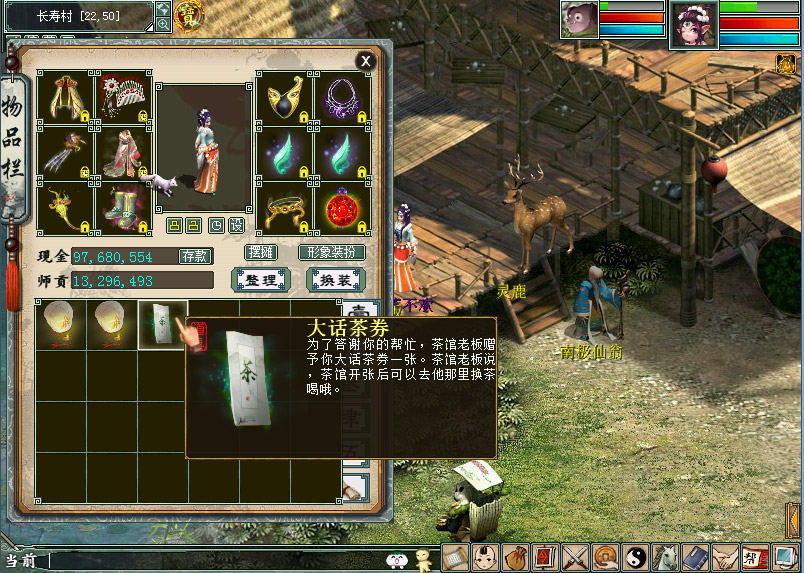Click the 存款 deposit button
The image size is (804, 573).
point(195,256)
